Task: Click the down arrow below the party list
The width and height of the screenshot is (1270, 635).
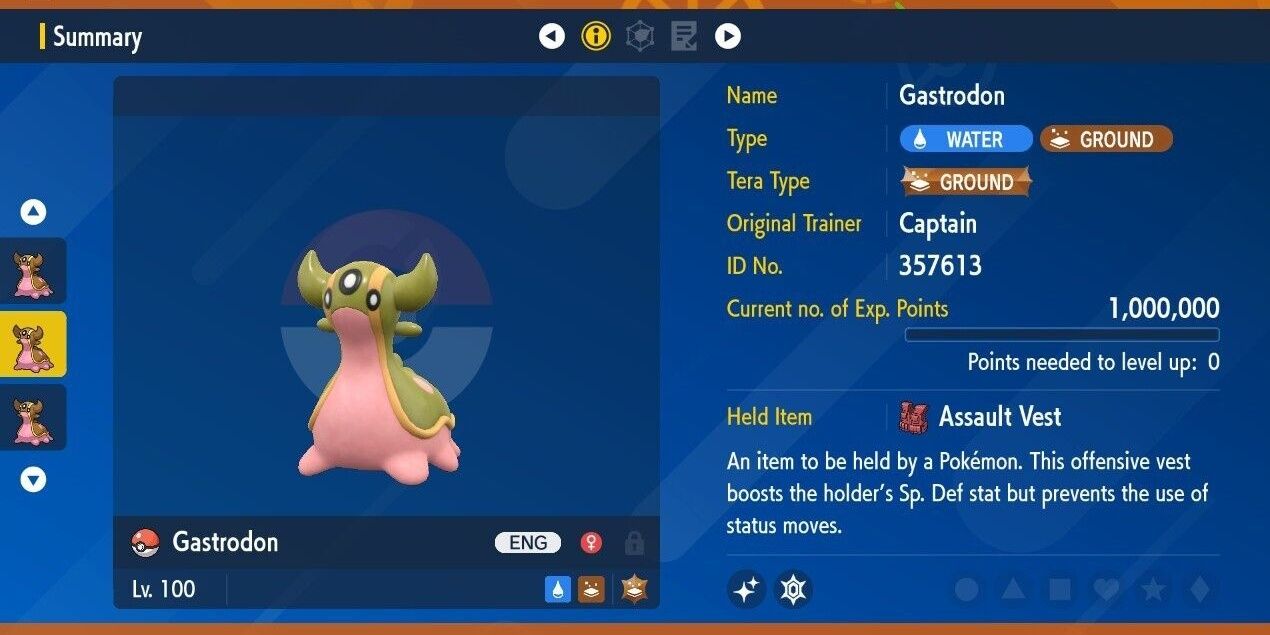Action: click(x=34, y=480)
